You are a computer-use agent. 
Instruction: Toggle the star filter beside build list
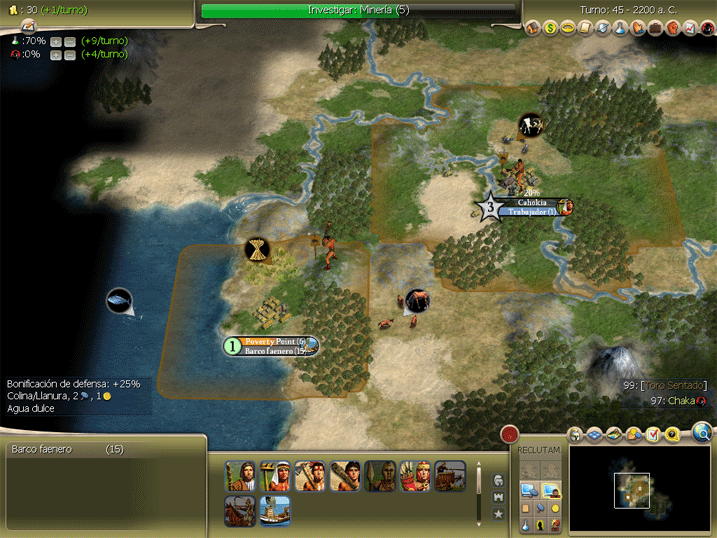coord(498,514)
